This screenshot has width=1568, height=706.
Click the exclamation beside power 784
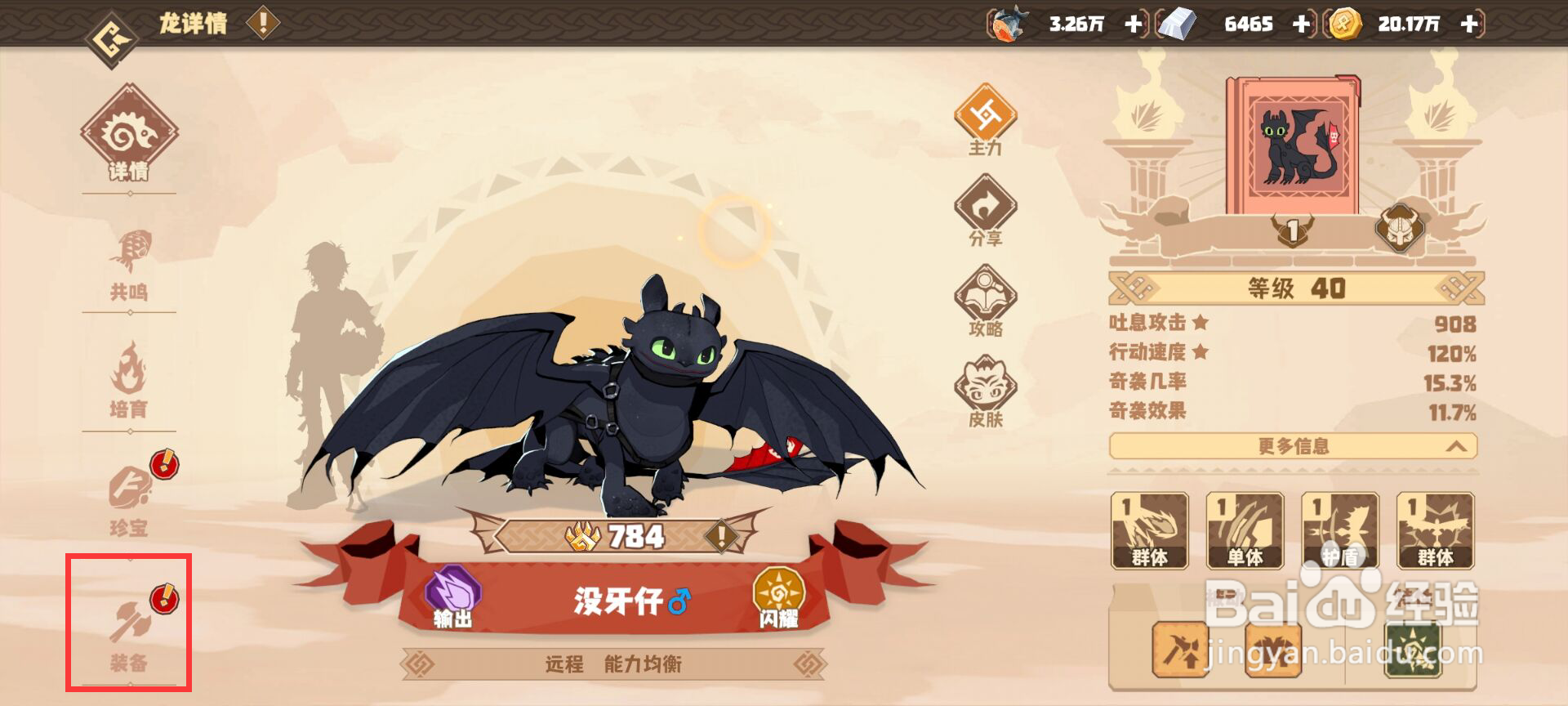[720, 537]
